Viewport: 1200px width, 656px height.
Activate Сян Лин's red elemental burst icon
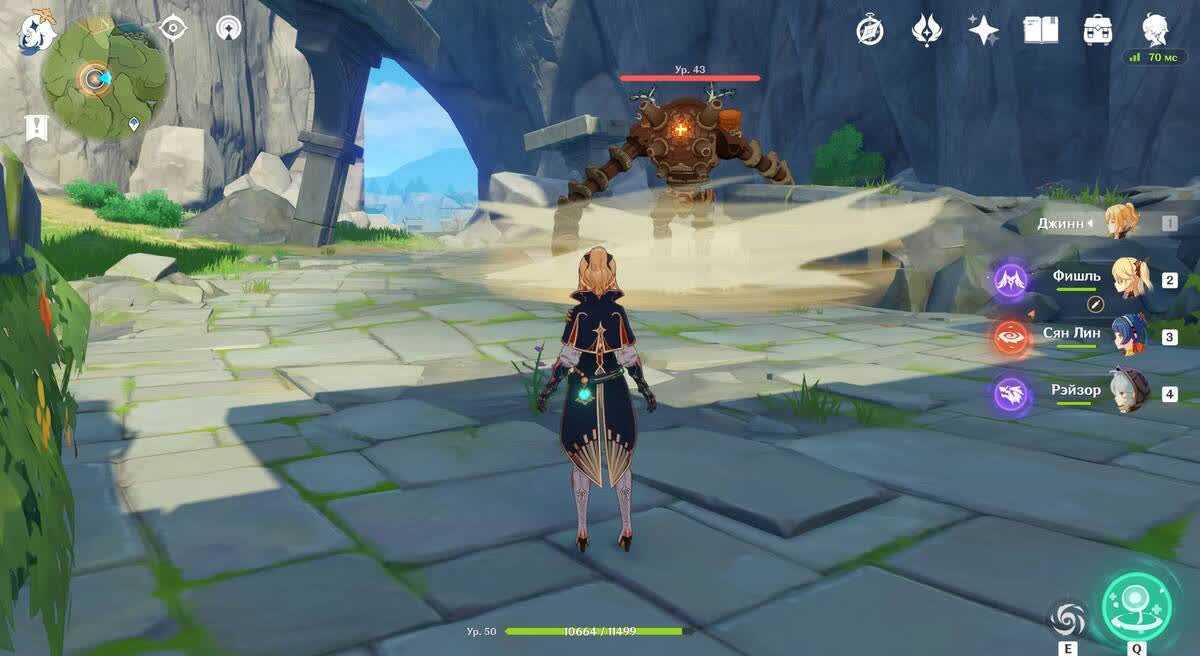[x=1011, y=336]
